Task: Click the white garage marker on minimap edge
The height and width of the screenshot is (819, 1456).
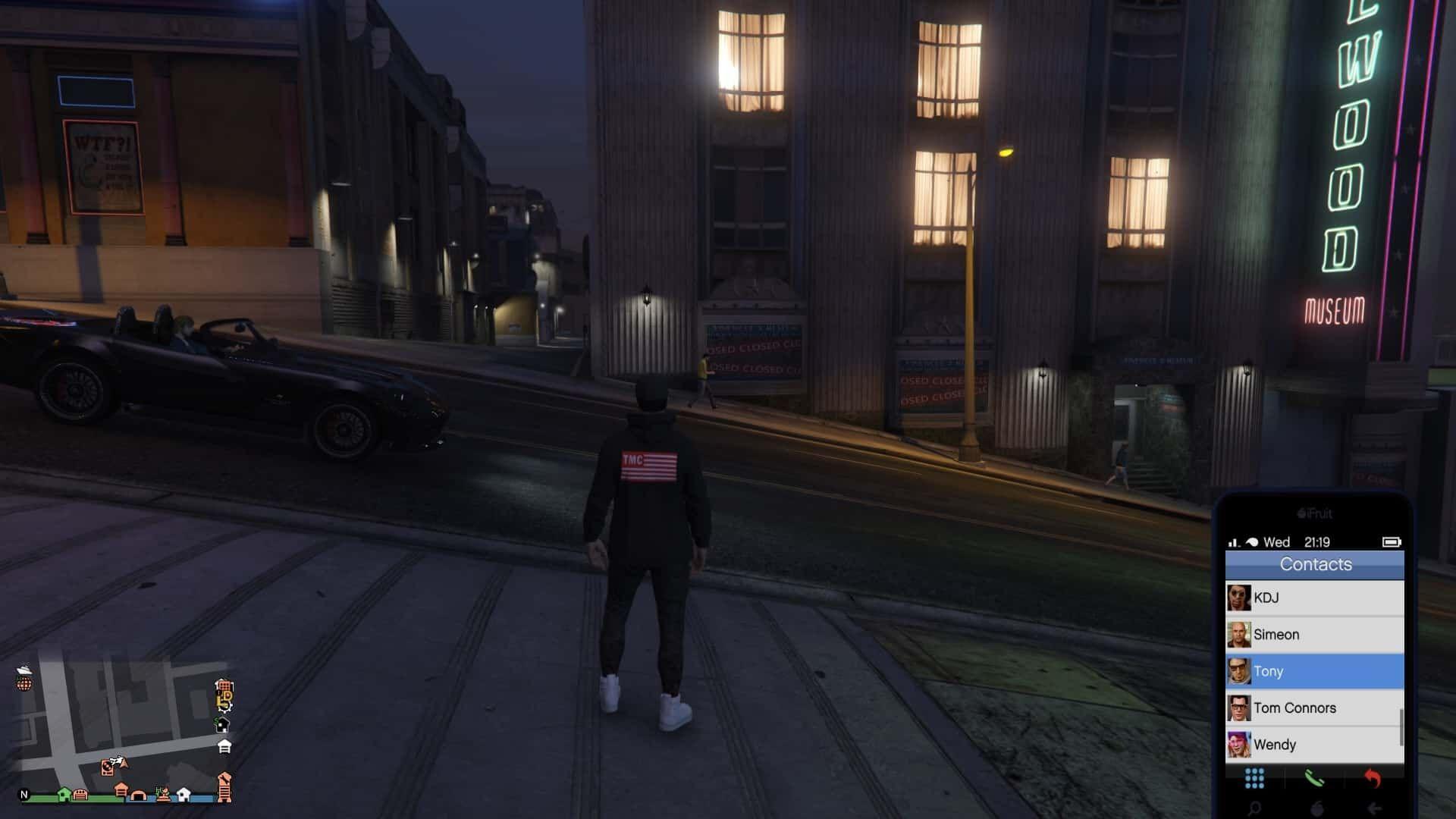Action: pos(224,747)
